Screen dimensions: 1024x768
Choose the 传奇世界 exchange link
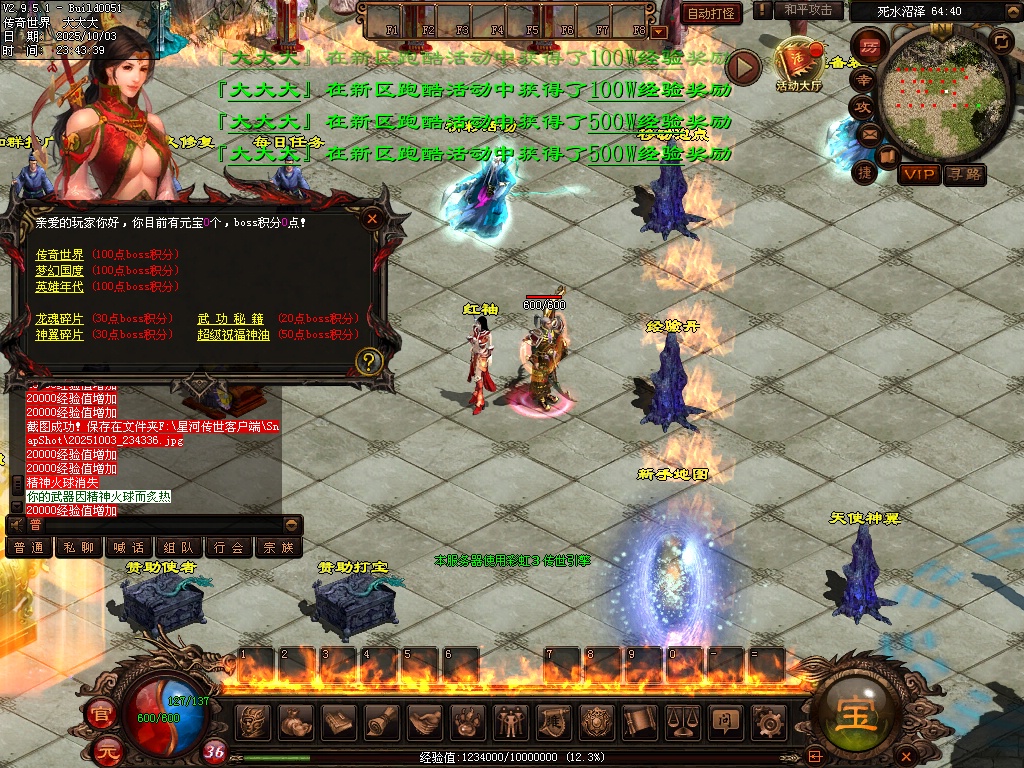[x=60, y=255]
